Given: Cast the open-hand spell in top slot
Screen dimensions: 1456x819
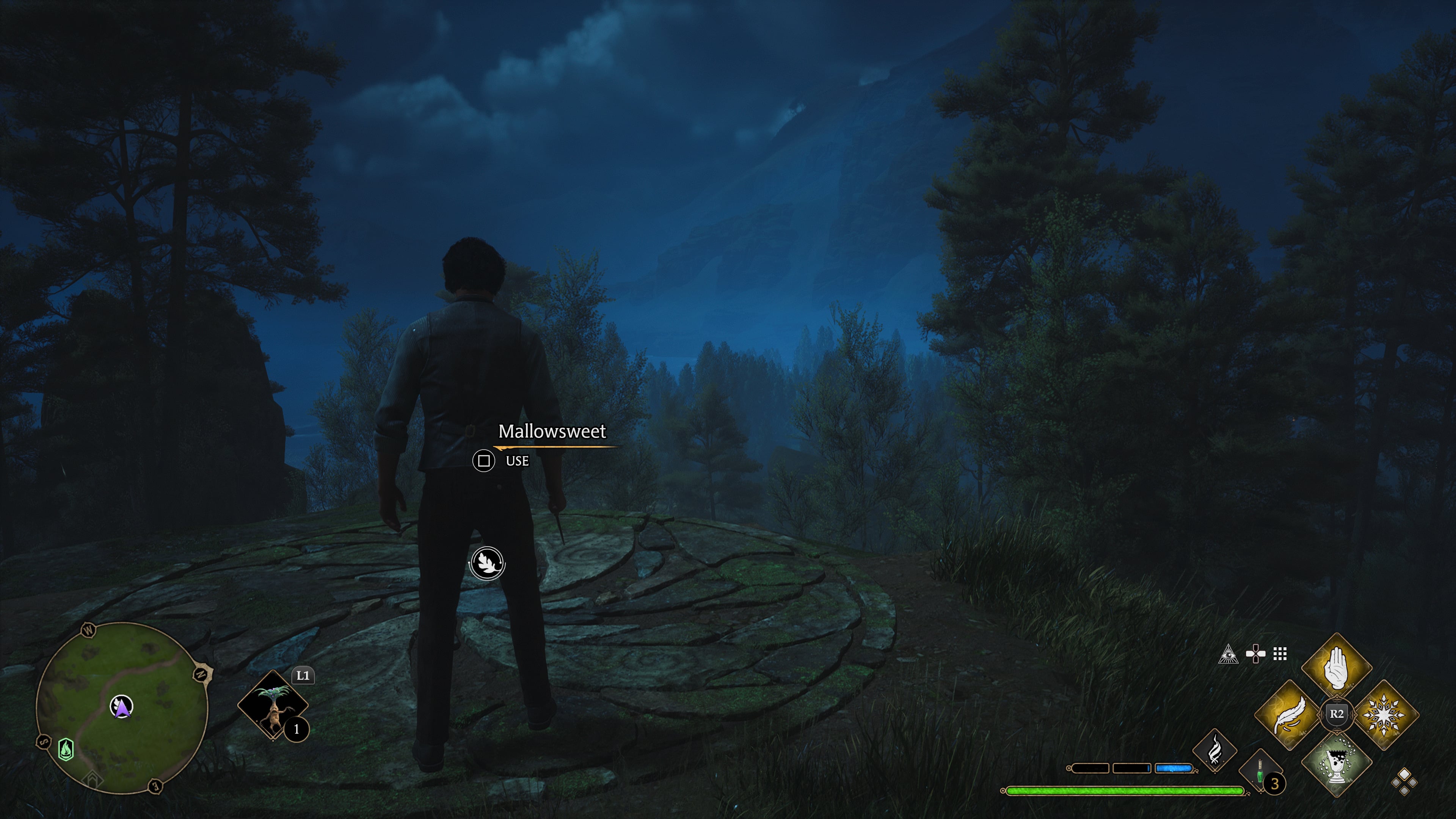Looking at the screenshot, I should click(1336, 667).
